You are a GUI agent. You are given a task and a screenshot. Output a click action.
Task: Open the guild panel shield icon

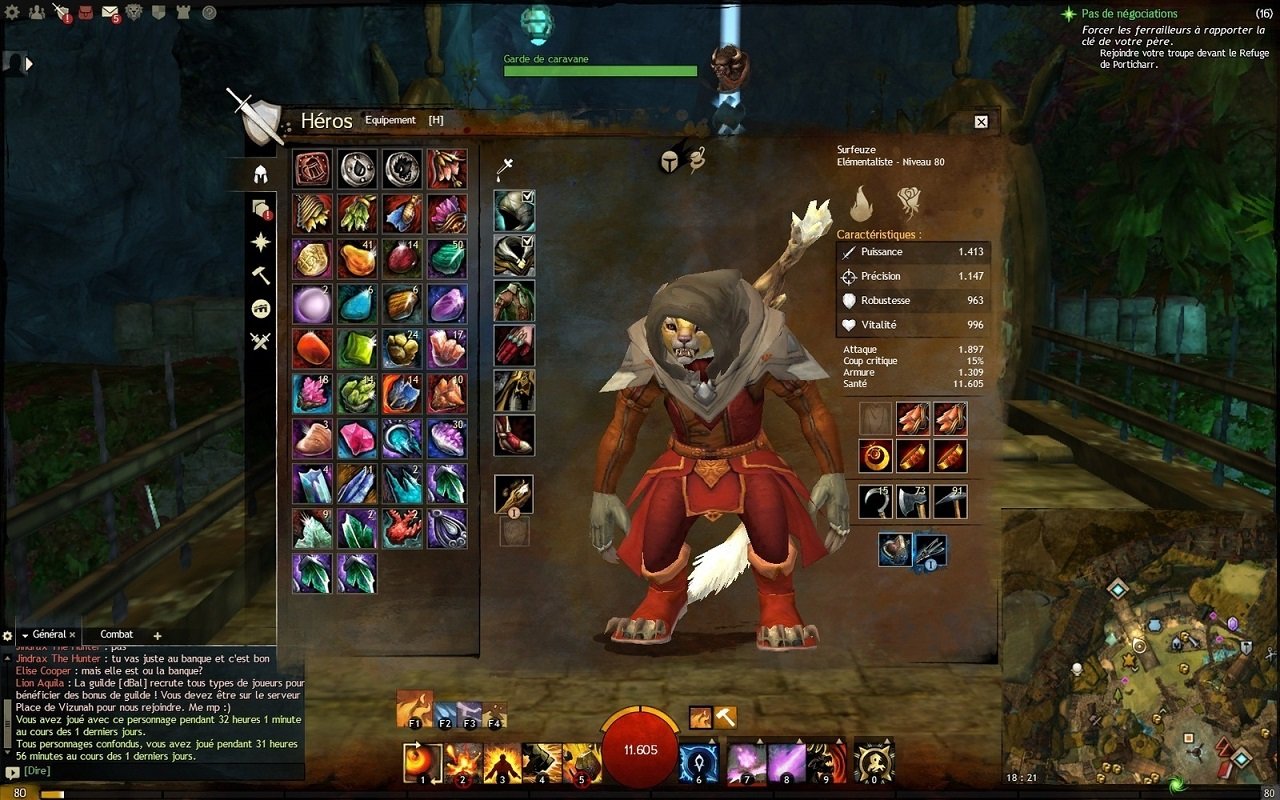coord(159,12)
